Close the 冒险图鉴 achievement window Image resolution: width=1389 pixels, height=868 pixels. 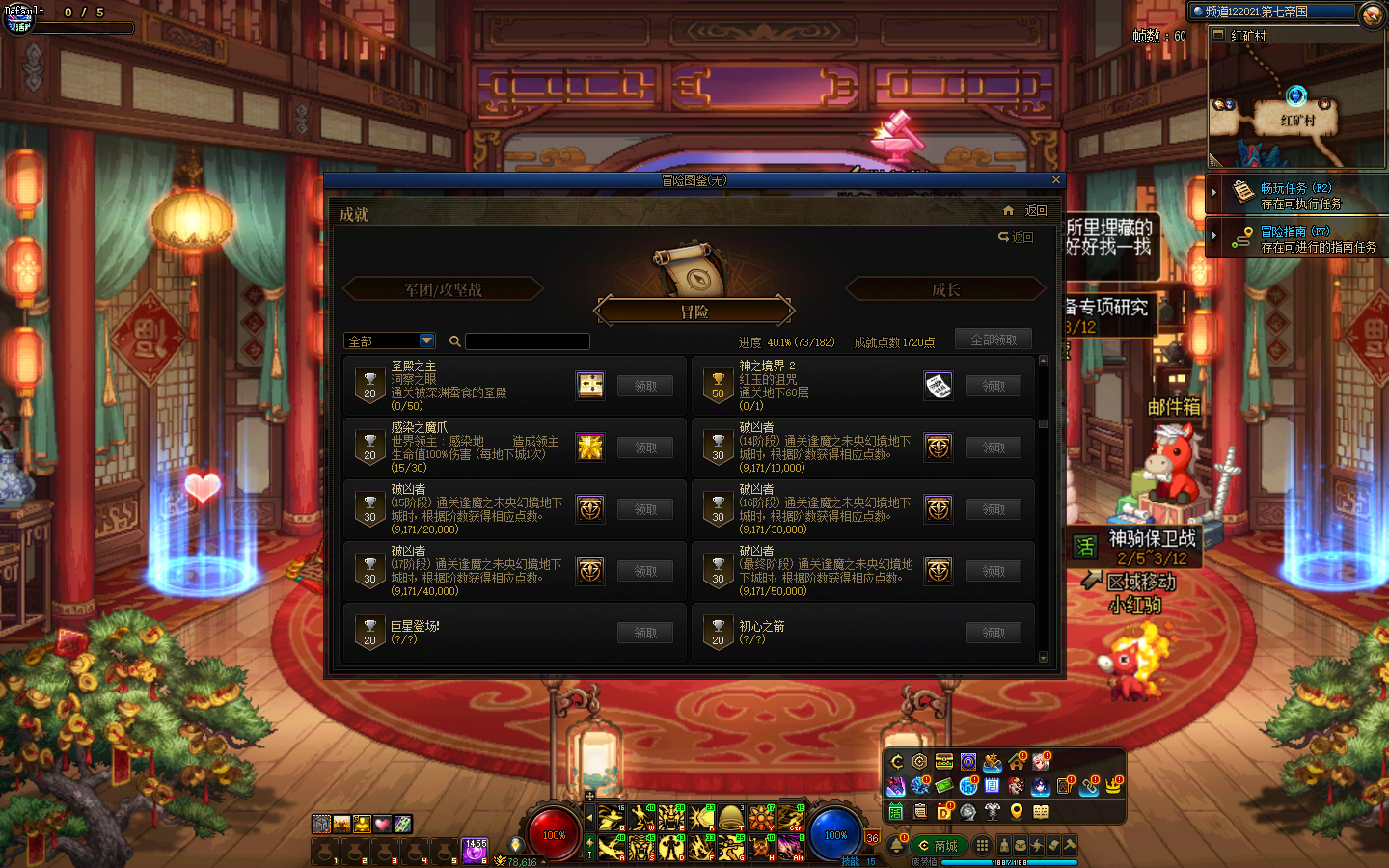point(1055,180)
